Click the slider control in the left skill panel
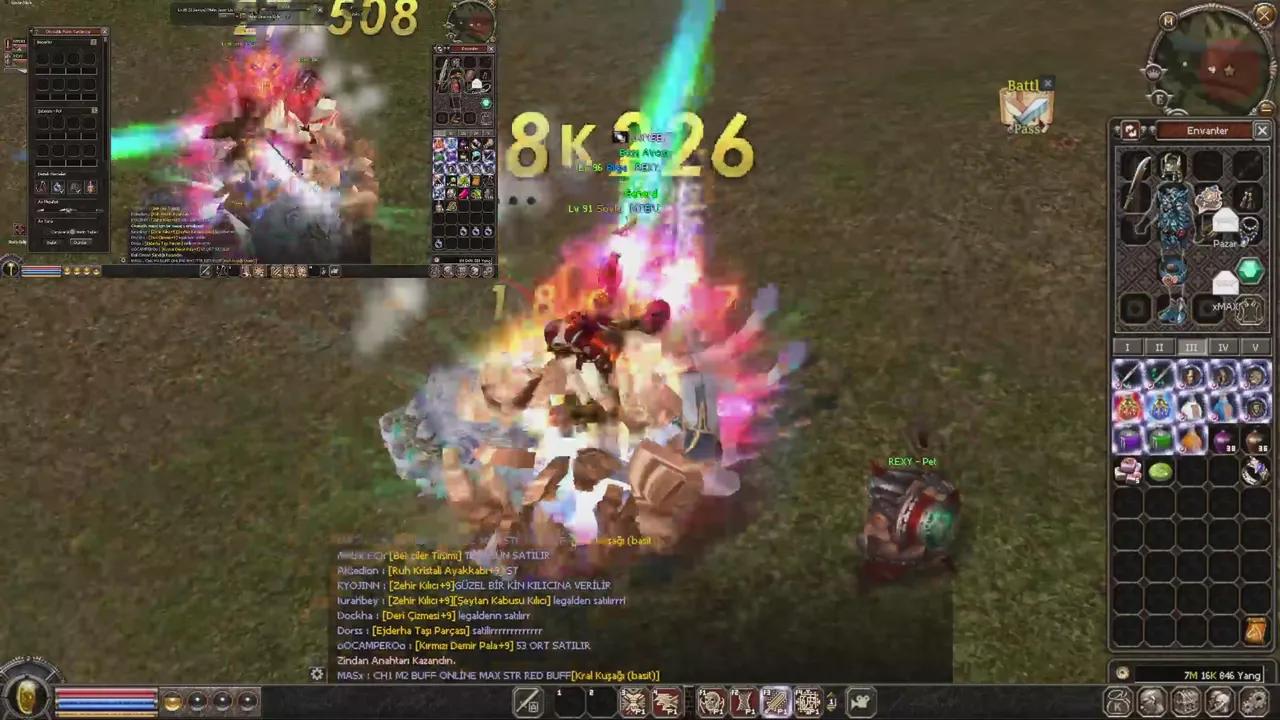This screenshot has width=1280, height=720. pos(68,210)
